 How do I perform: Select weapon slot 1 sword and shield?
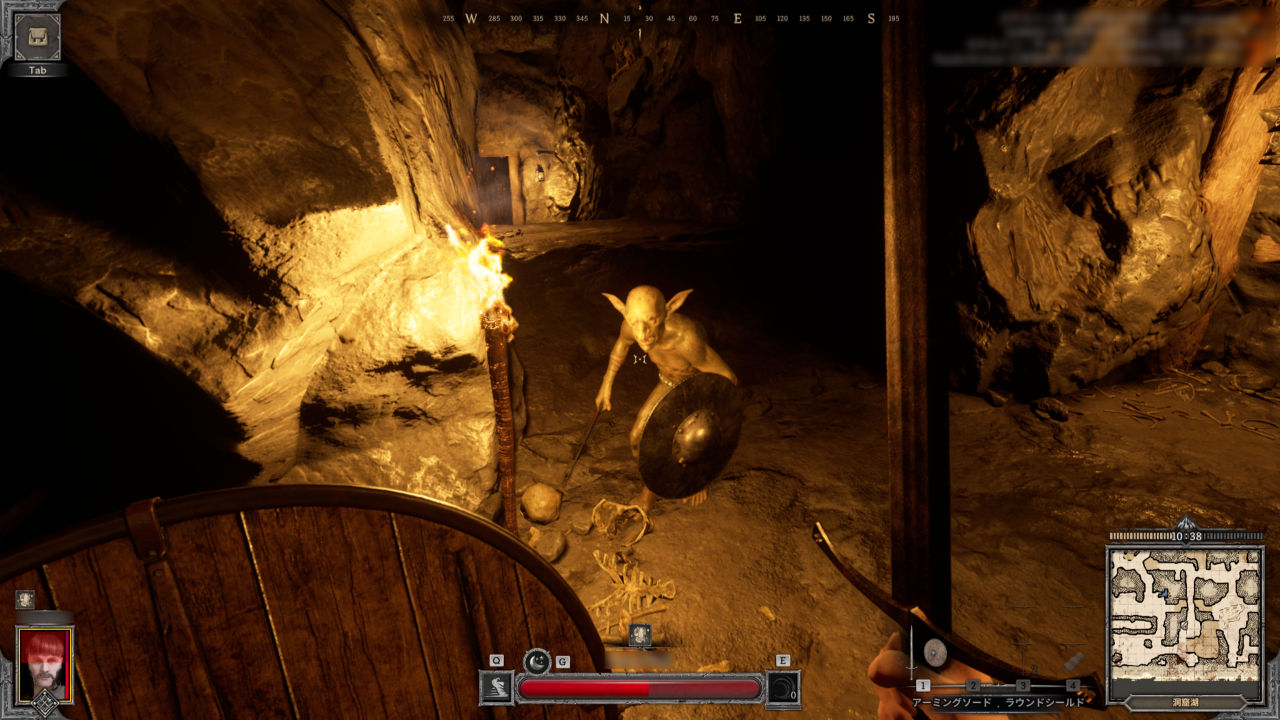coord(923,685)
